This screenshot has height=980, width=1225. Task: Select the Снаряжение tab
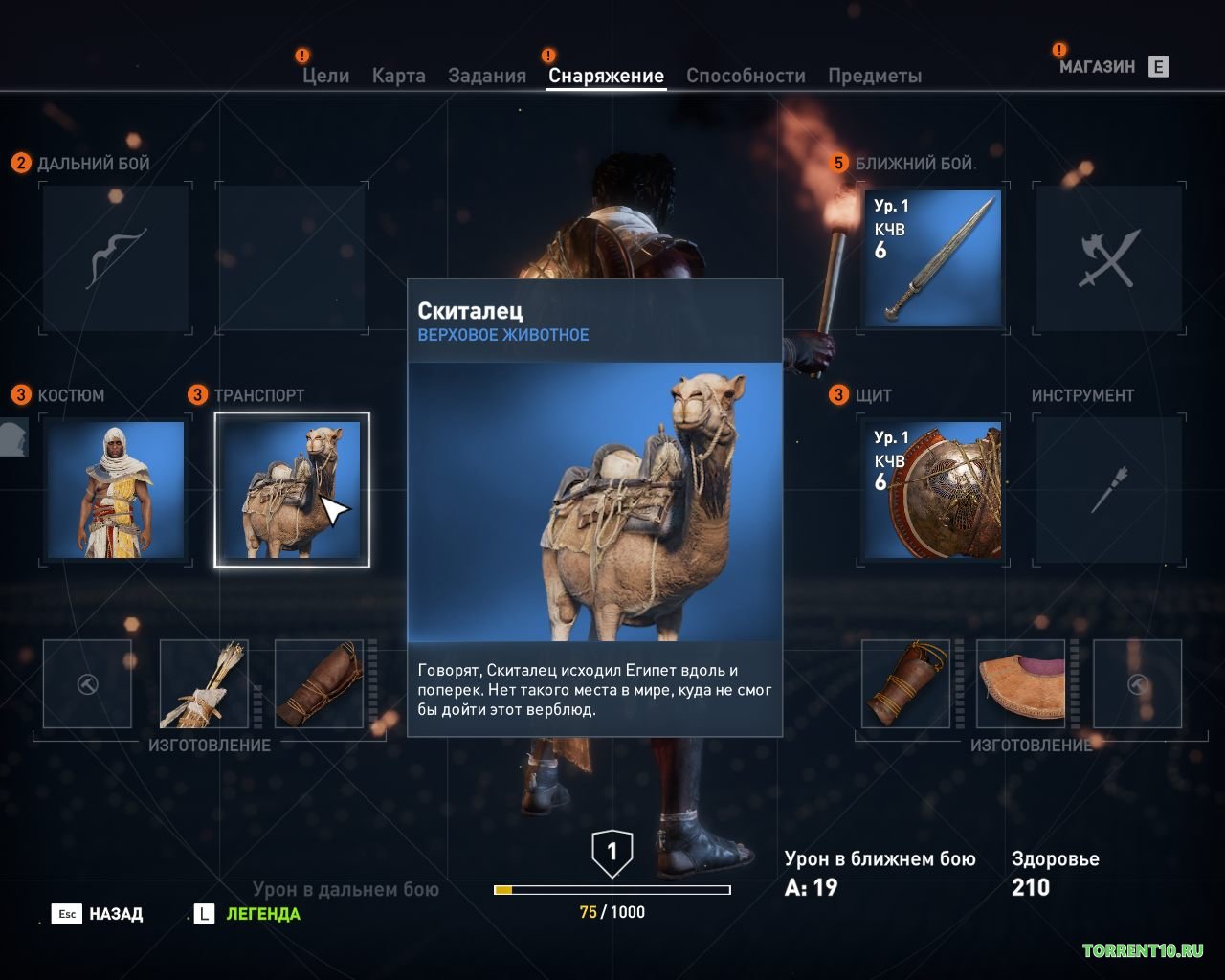[606, 76]
